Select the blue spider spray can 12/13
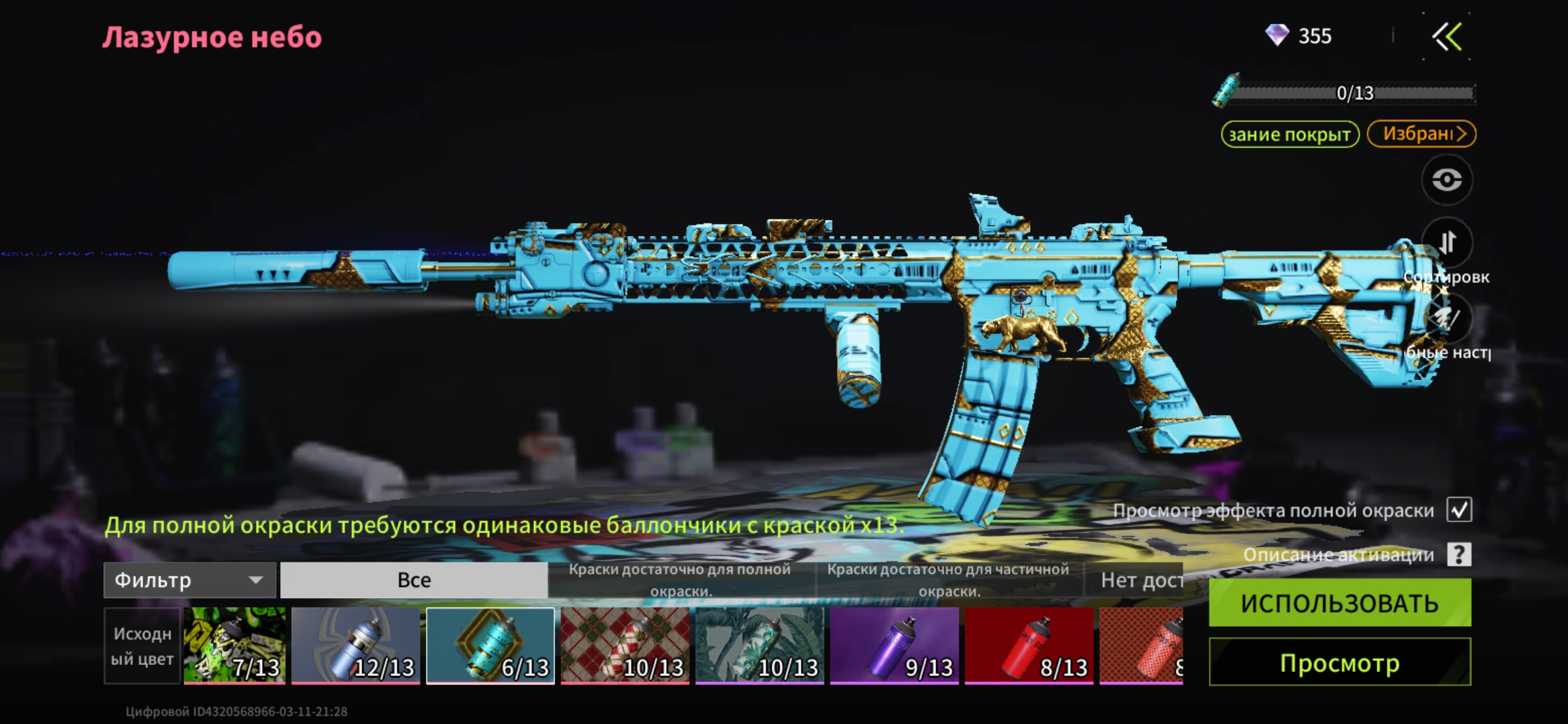This screenshot has width=1568, height=724. (356, 646)
